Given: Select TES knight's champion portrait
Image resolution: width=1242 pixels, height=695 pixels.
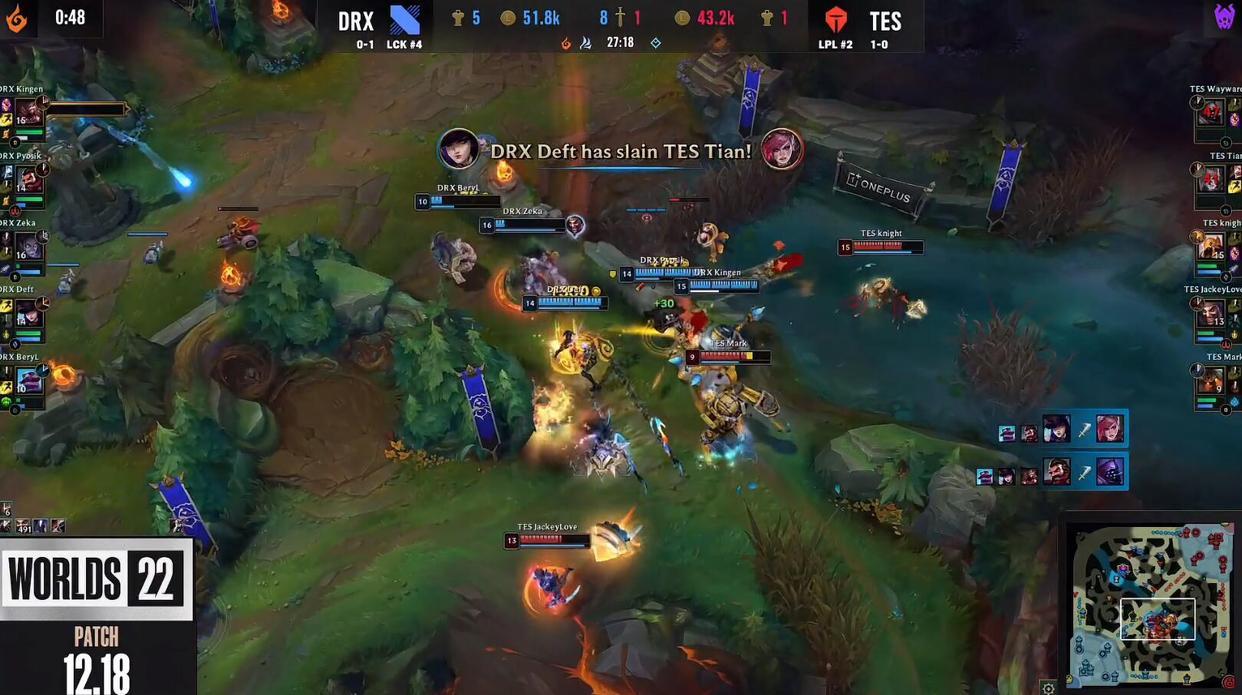Looking at the screenshot, I should [x=1212, y=246].
